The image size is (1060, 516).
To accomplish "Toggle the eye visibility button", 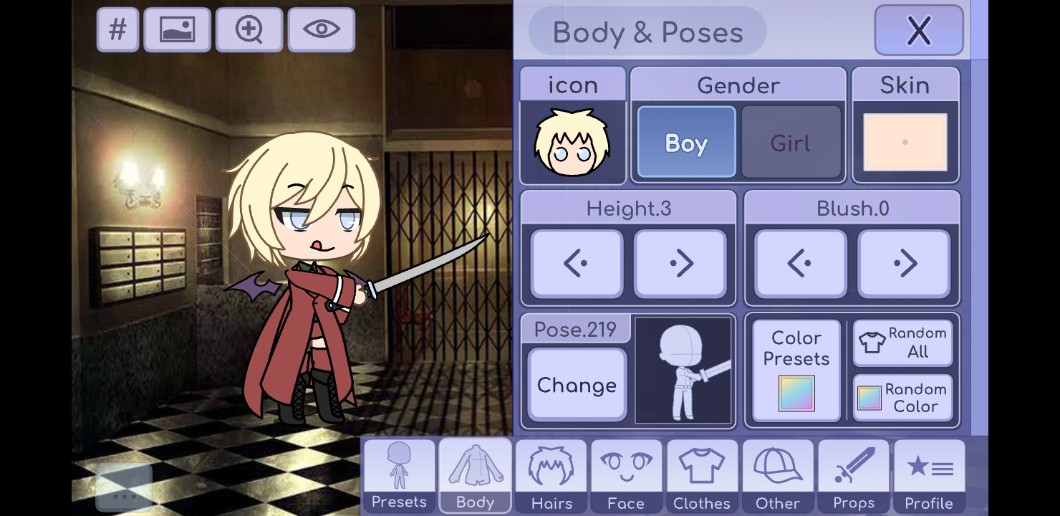I will [x=321, y=29].
